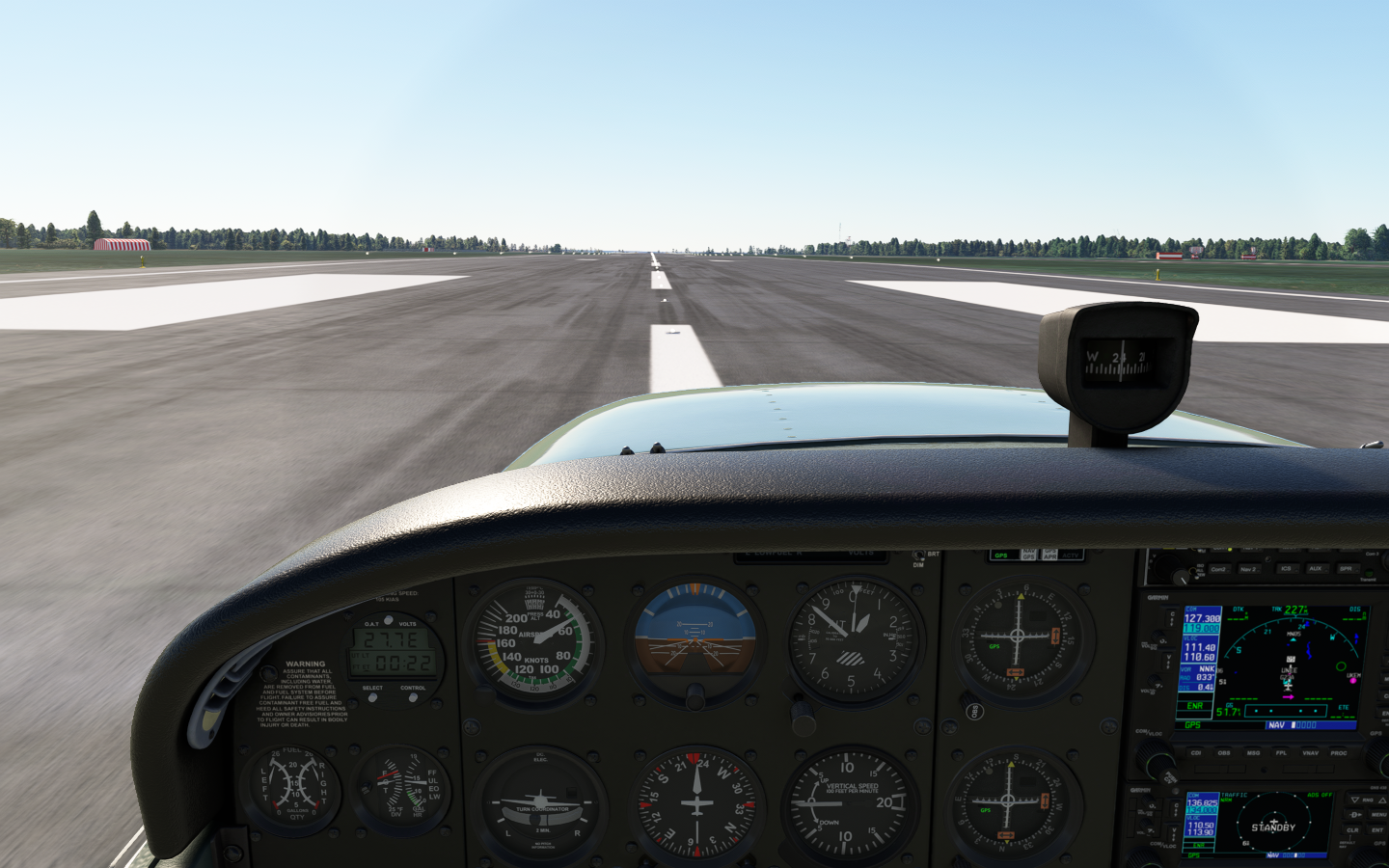Viewport: 1389px width, 868px height.
Task: Push the CDI button on the Garmin GPS
Action: 1196,752
